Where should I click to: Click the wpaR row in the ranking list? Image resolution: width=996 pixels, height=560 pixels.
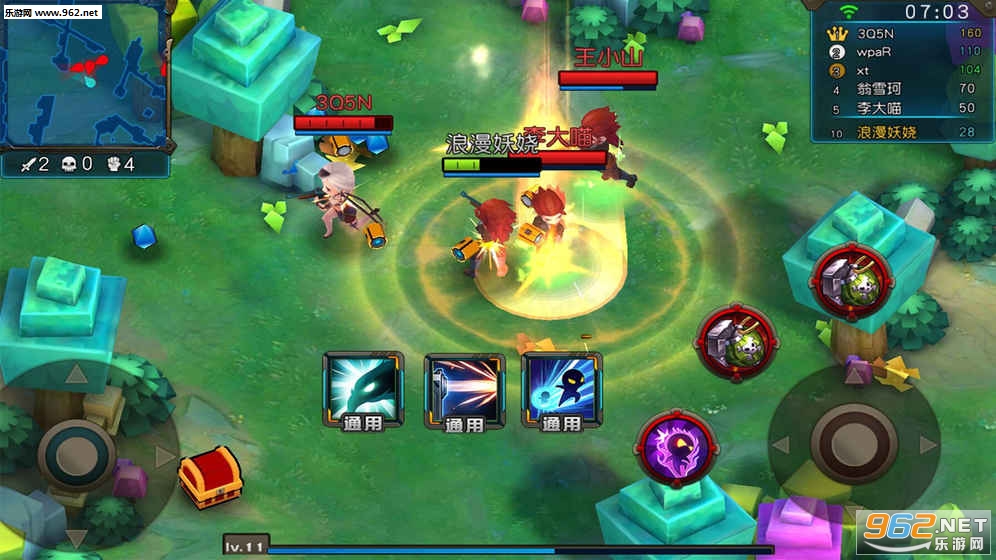900,52
